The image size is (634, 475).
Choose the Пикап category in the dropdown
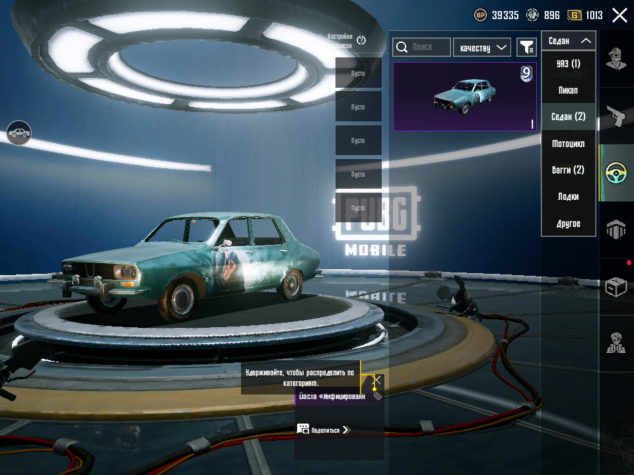click(x=568, y=91)
